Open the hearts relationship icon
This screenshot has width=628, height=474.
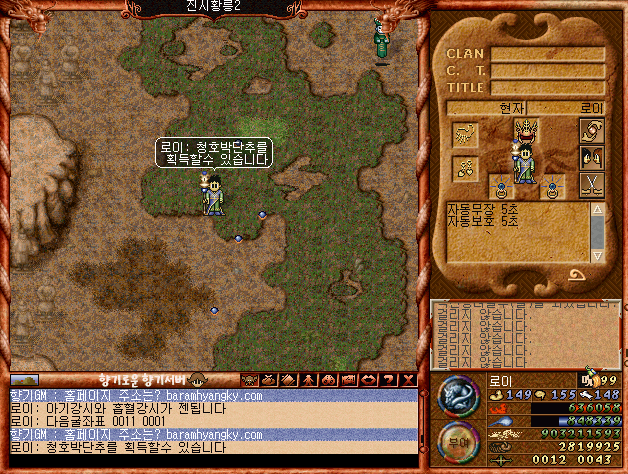point(465,169)
